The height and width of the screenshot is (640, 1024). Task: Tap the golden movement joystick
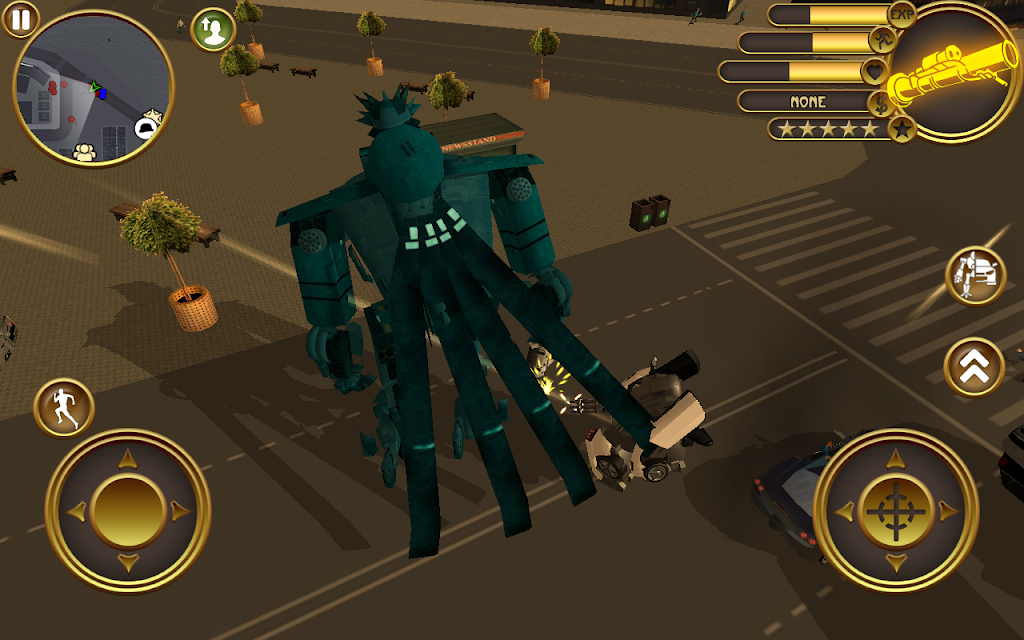pyautogui.click(x=127, y=511)
